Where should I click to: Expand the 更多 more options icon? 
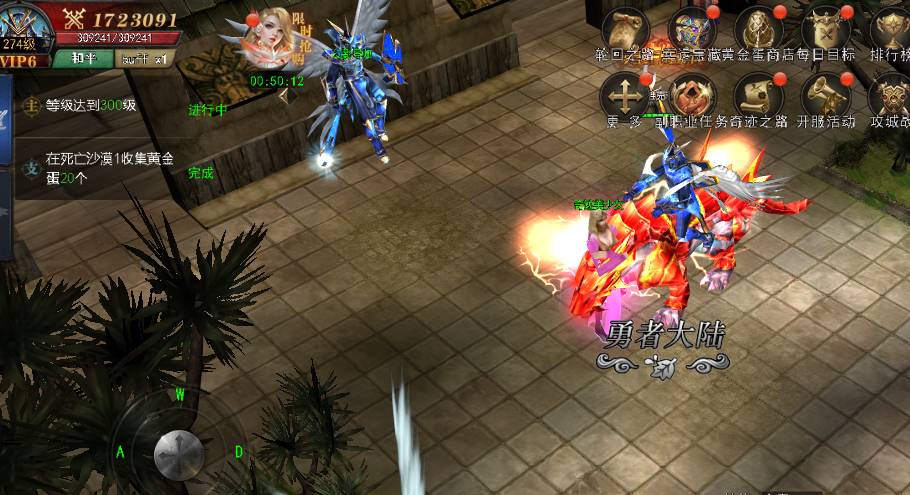point(623,97)
